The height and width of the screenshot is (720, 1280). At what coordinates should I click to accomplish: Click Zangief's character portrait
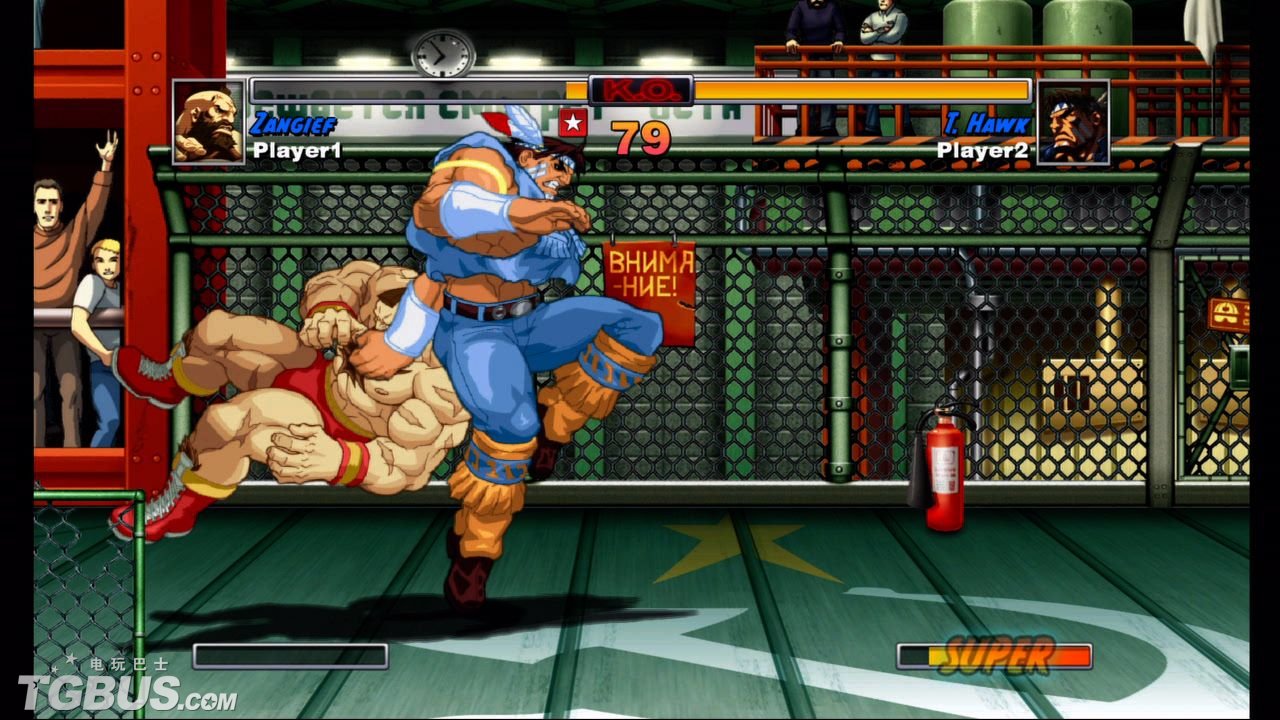(208, 123)
